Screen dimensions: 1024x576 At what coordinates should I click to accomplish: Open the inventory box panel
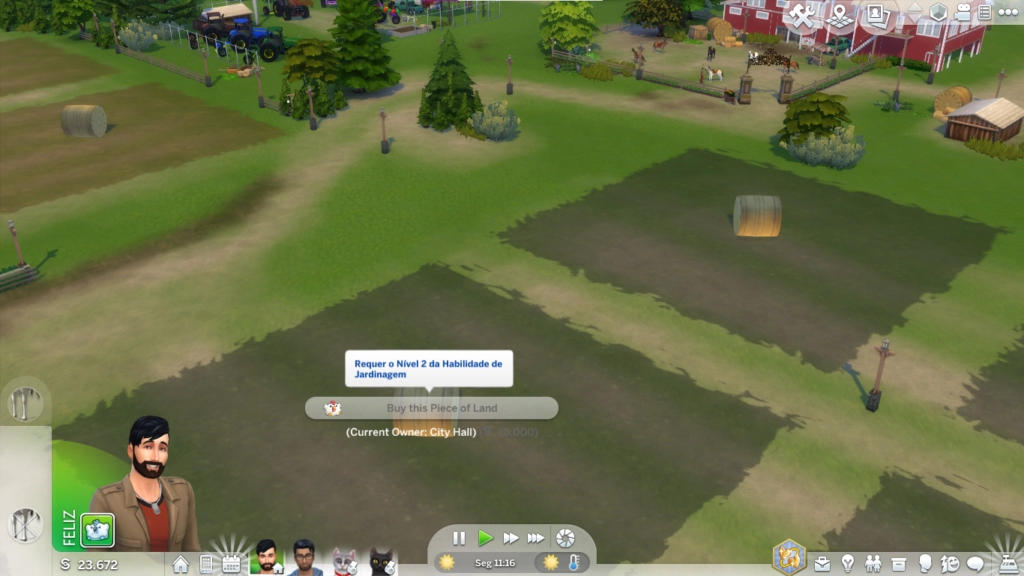(x=898, y=564)
